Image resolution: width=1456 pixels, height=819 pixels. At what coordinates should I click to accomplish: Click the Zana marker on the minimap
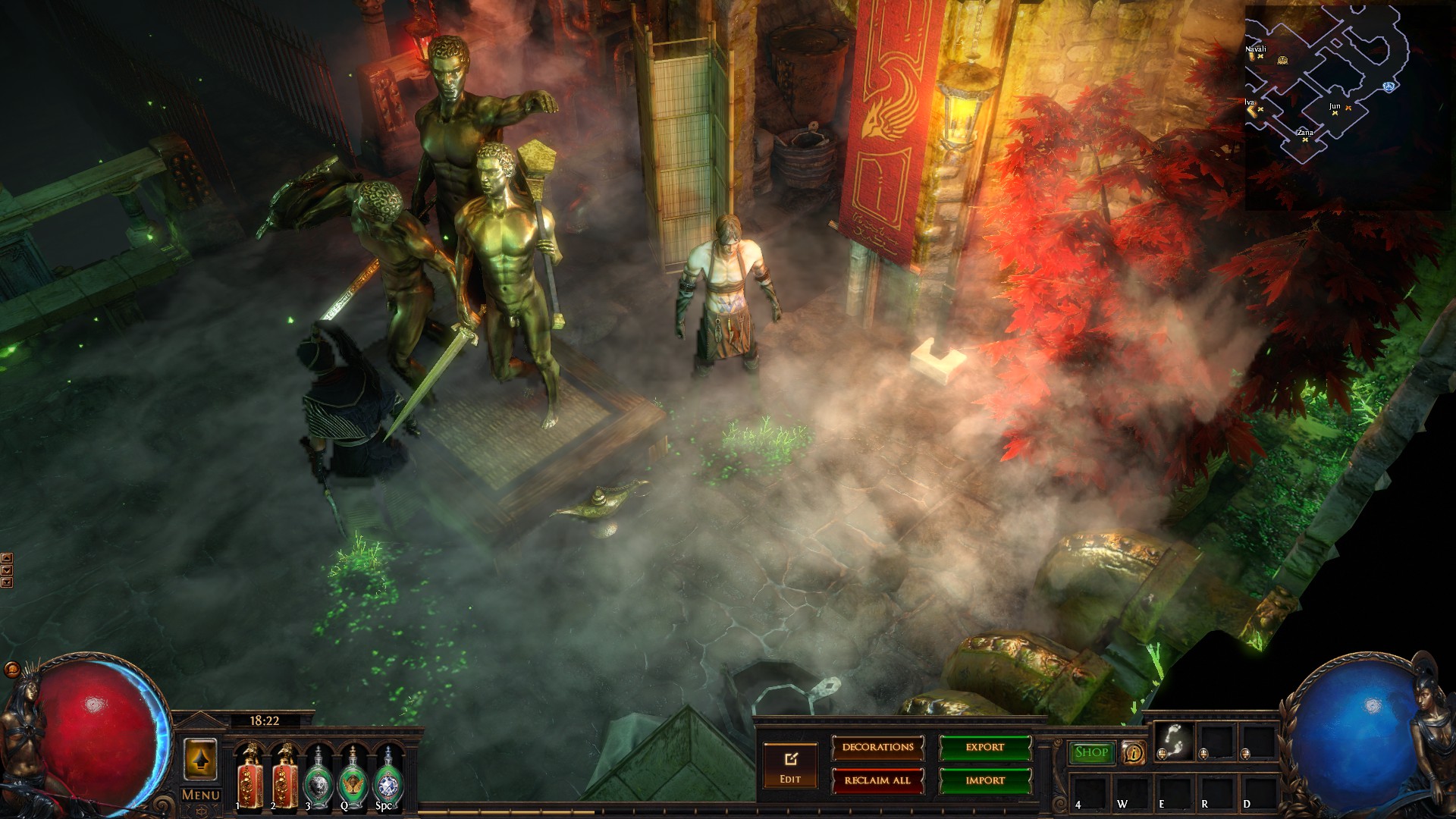[x=1305, y=140]
